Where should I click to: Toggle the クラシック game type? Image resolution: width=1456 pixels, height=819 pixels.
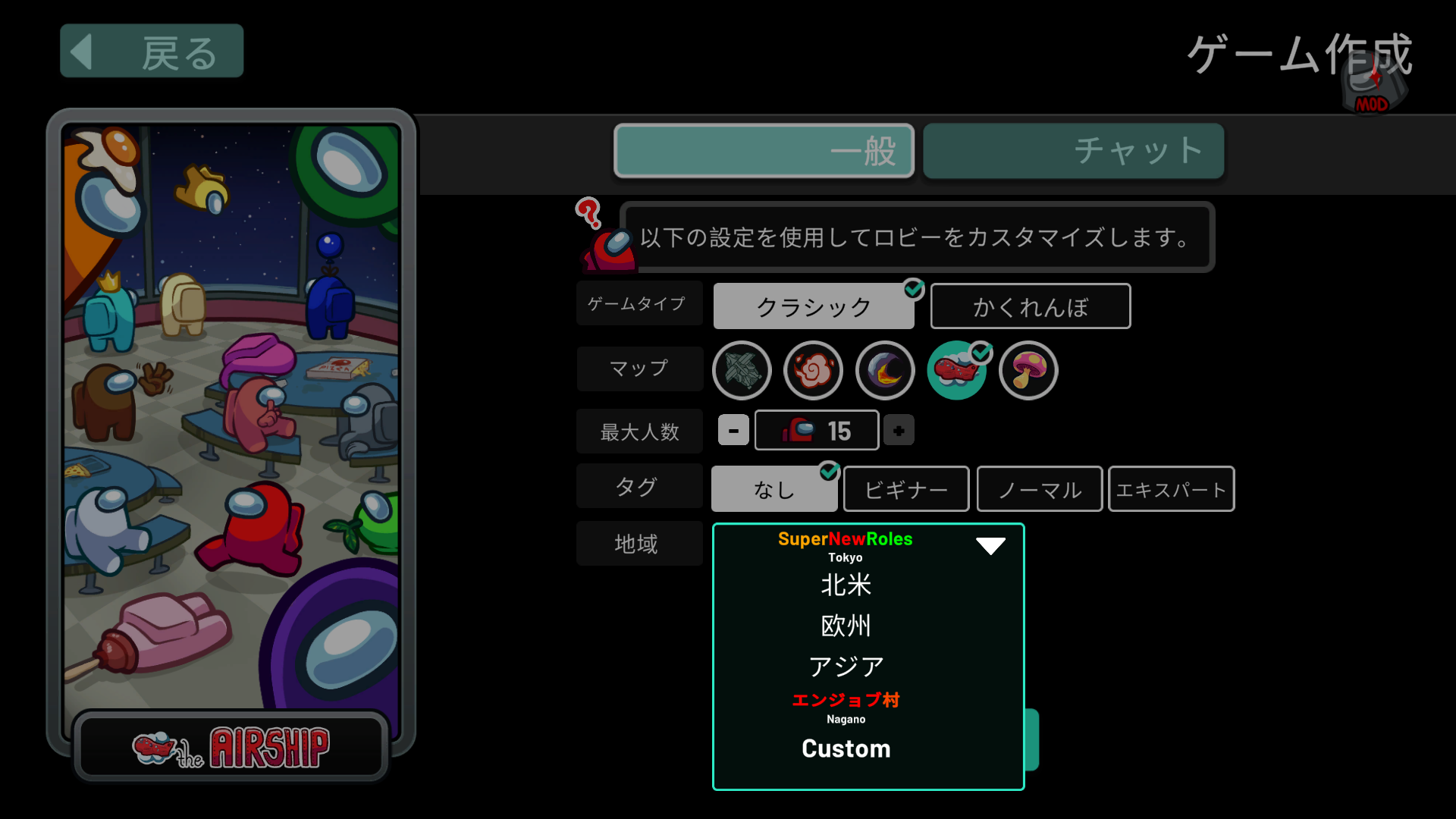click(x=813, y=306)
